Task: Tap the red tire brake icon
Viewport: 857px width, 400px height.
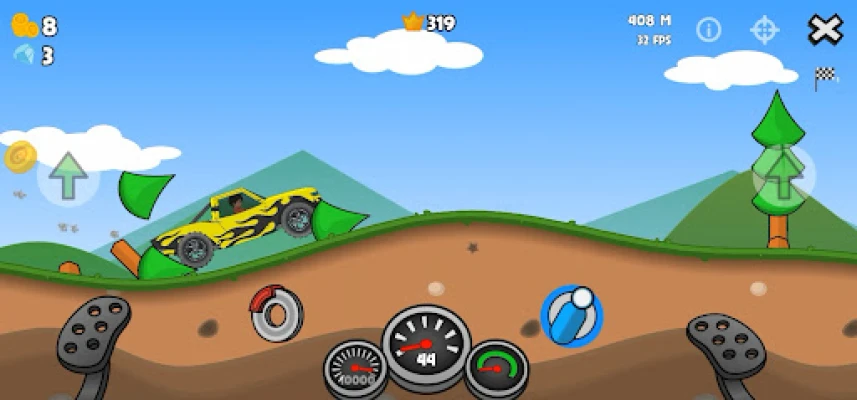Action: tap(277, 314)
